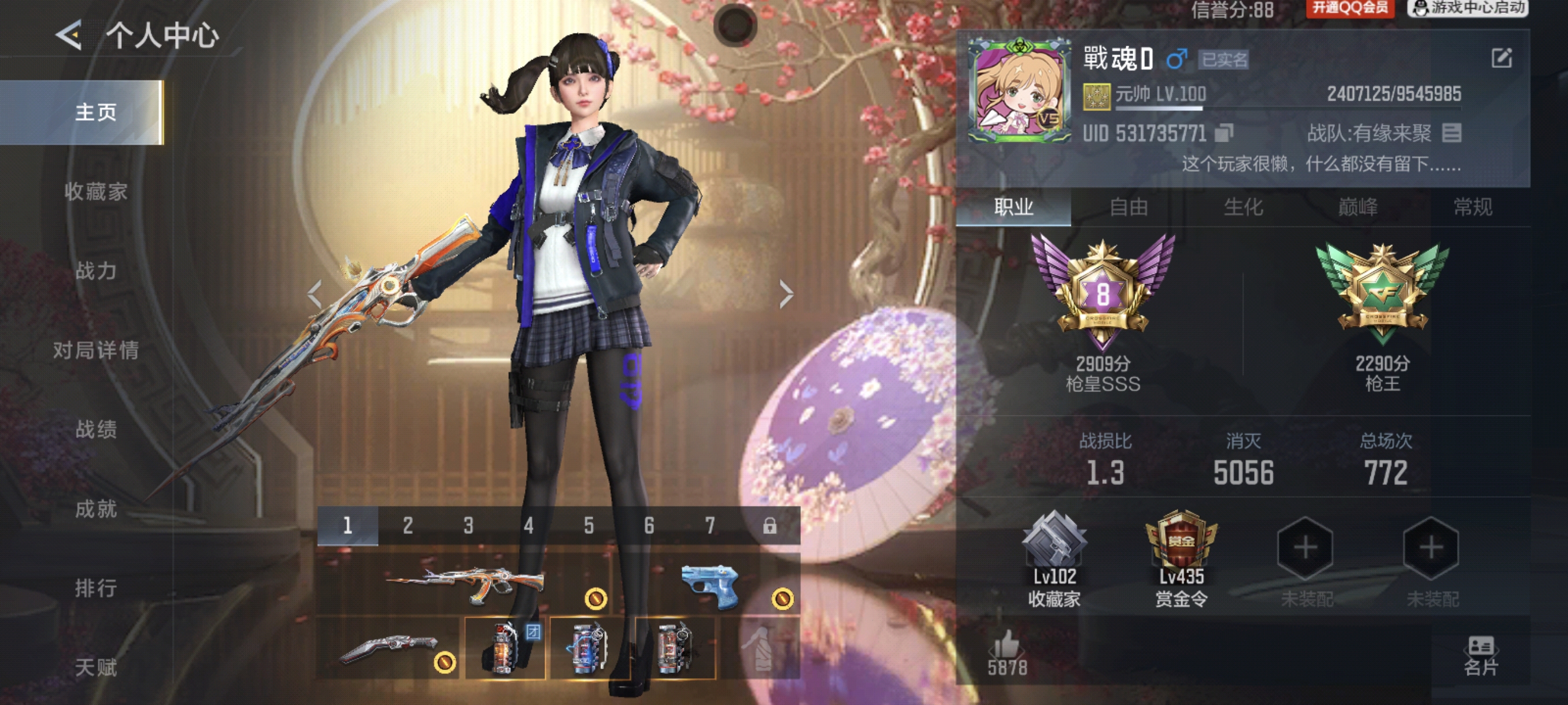Open the 成就 achievements page
The height and width of the screenshot is (705, 1568).
[x=95, y=509]
